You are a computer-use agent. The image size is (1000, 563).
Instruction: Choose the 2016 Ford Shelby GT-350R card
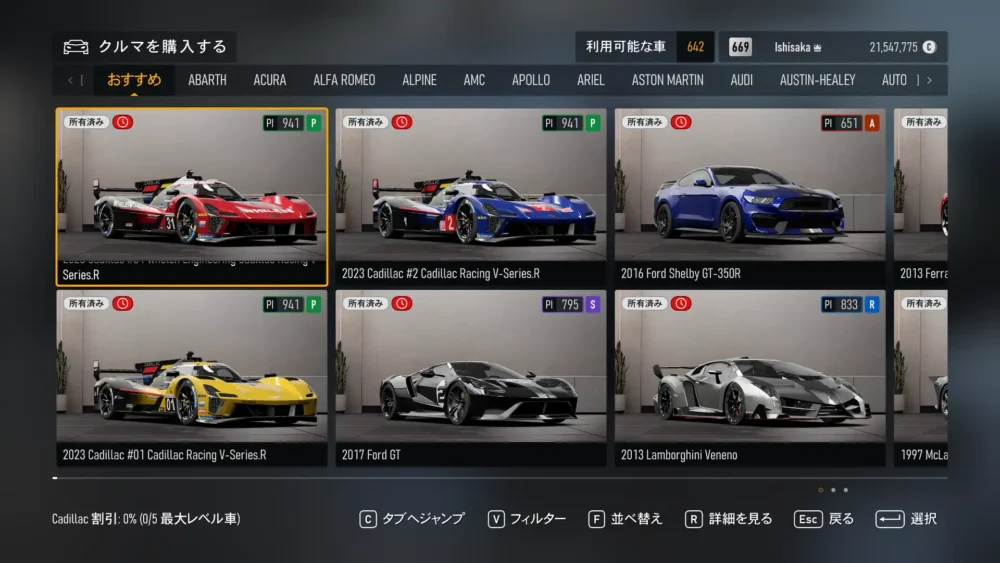click(750, 197)
